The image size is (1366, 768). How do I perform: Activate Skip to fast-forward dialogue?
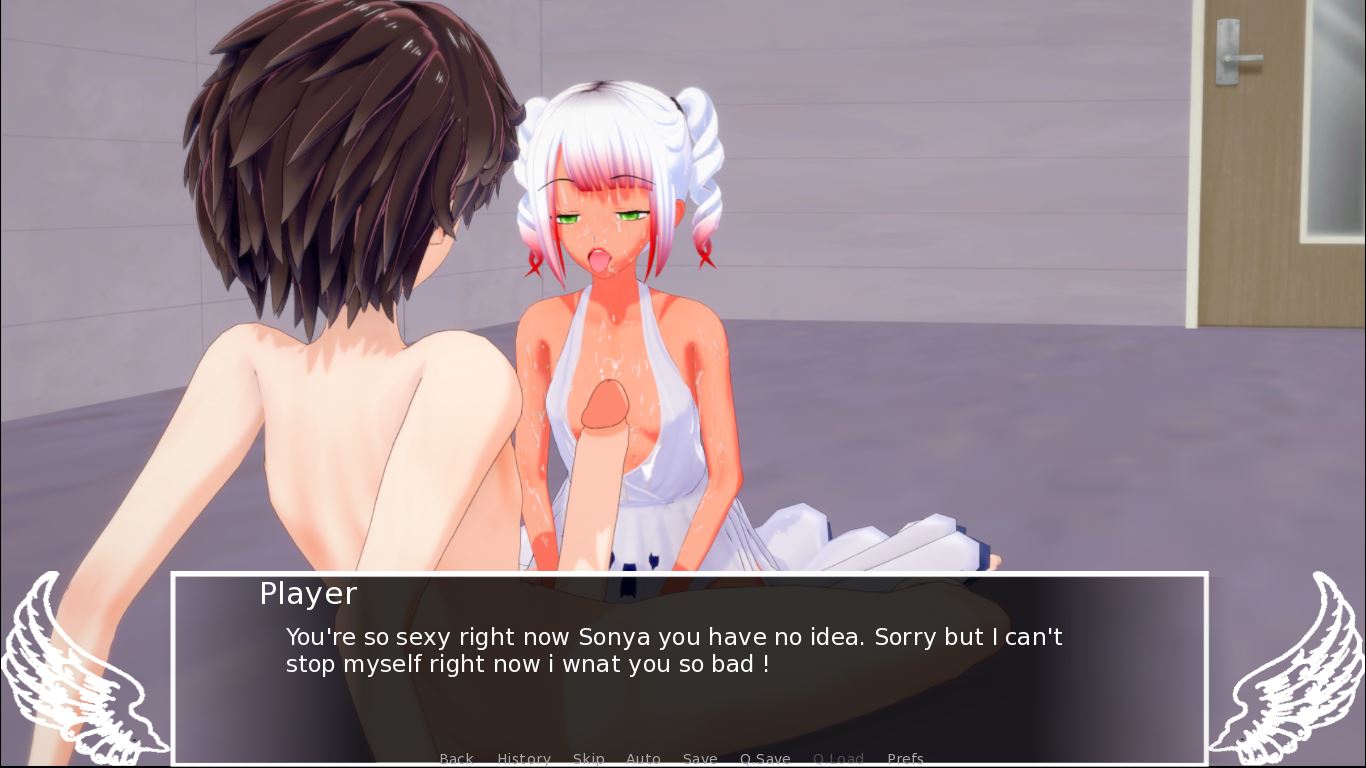(588, 759)
